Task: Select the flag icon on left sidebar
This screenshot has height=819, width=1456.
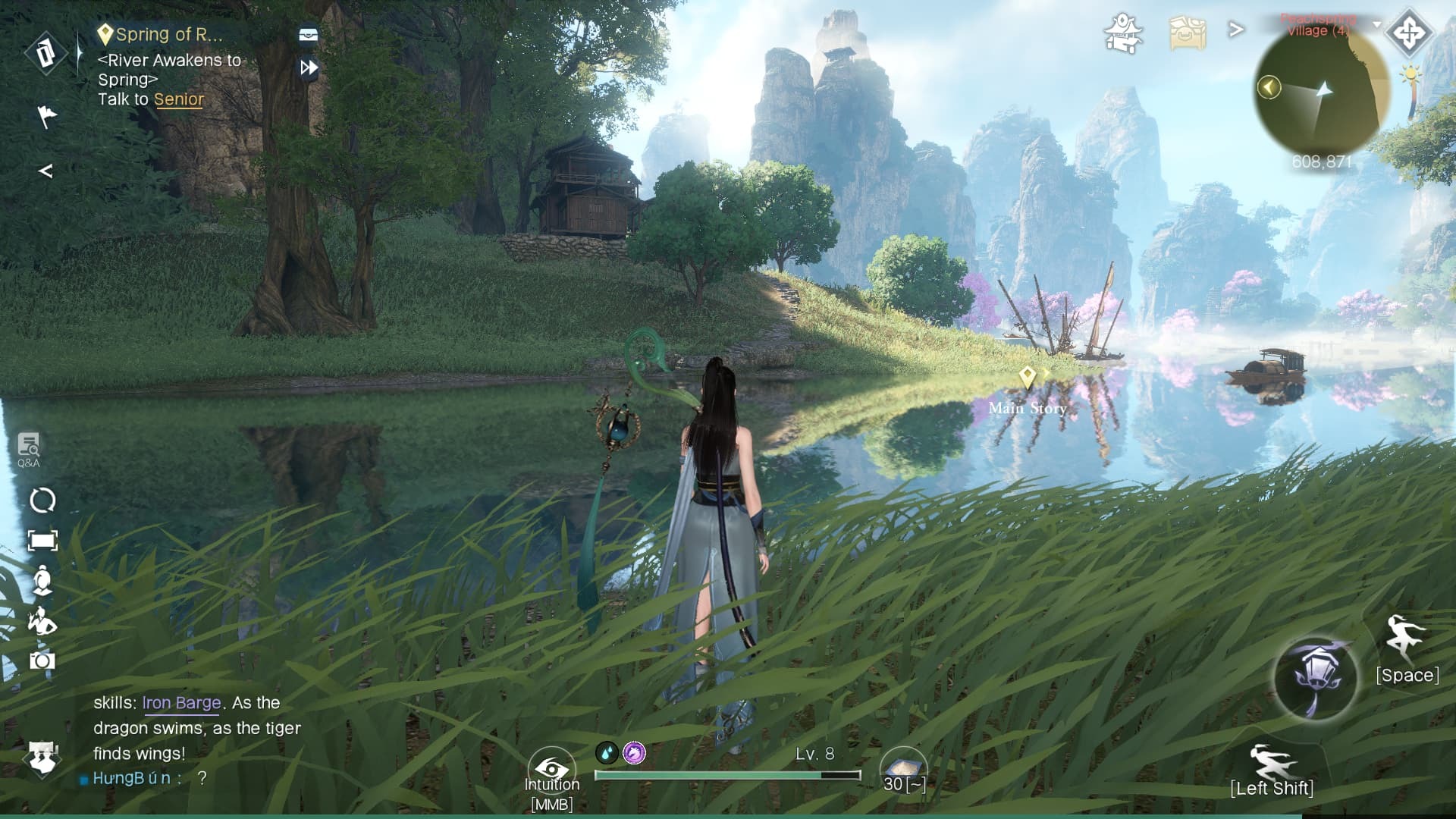Action: [47, 116]
